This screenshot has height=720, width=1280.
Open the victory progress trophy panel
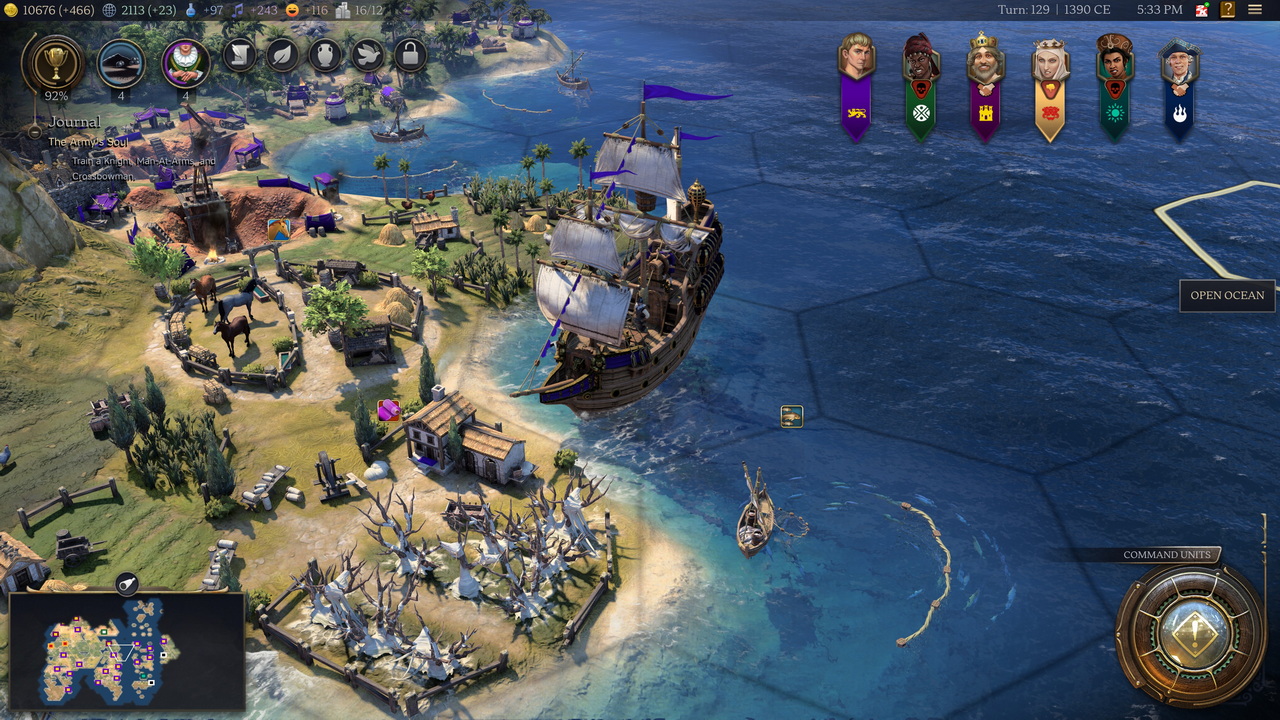[x=56, y=64]
